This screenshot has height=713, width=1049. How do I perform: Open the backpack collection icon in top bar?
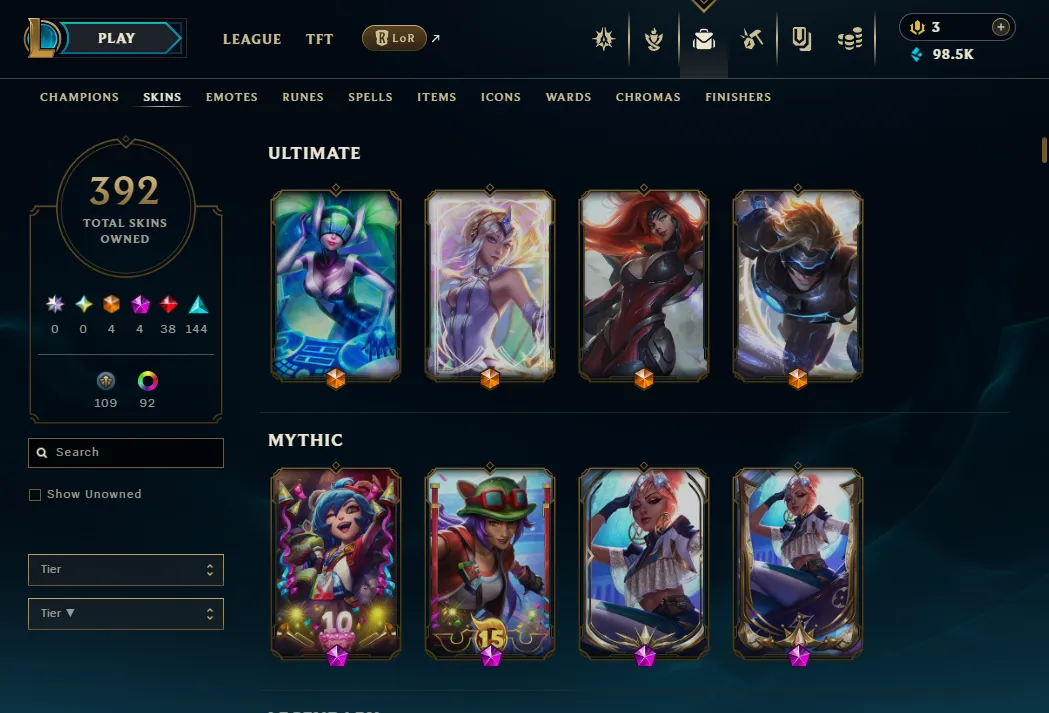(704, 40)
